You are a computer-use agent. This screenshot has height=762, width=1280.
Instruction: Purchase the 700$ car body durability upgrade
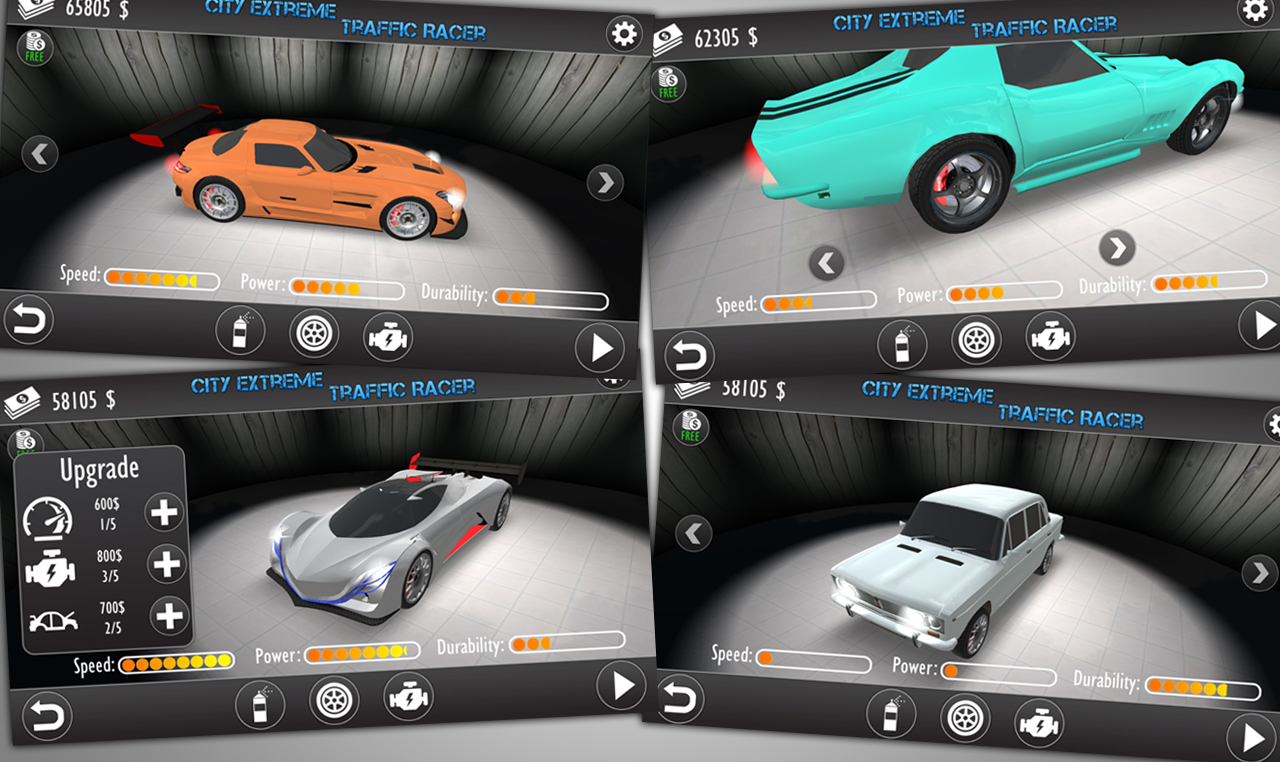pyautogui.click(x=169, y=615)
